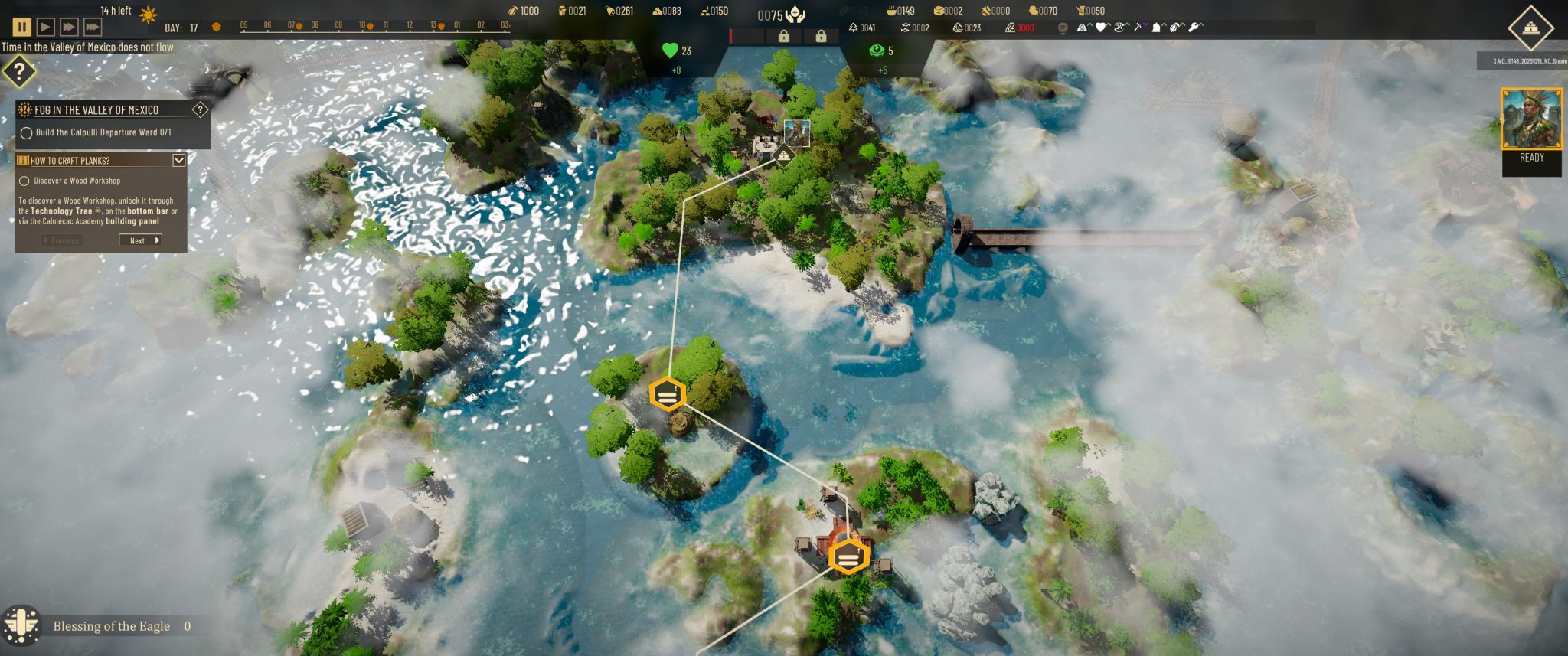Click the orange hexagon marker on the small island
This screenshot has width=1568, height=656.
667,394
